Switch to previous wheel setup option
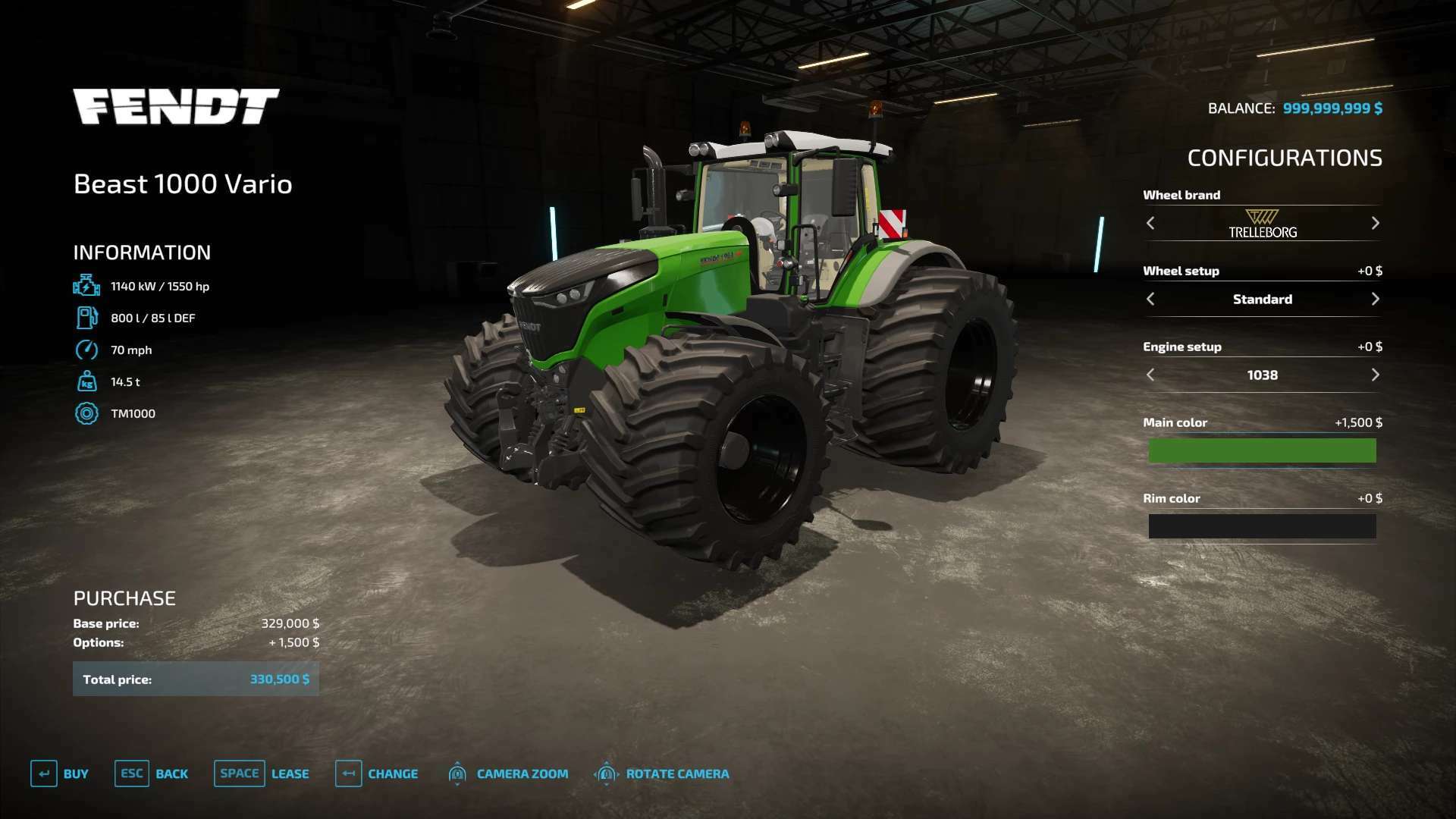The width and height of the screenshot is (1456, 819). 1150,299
